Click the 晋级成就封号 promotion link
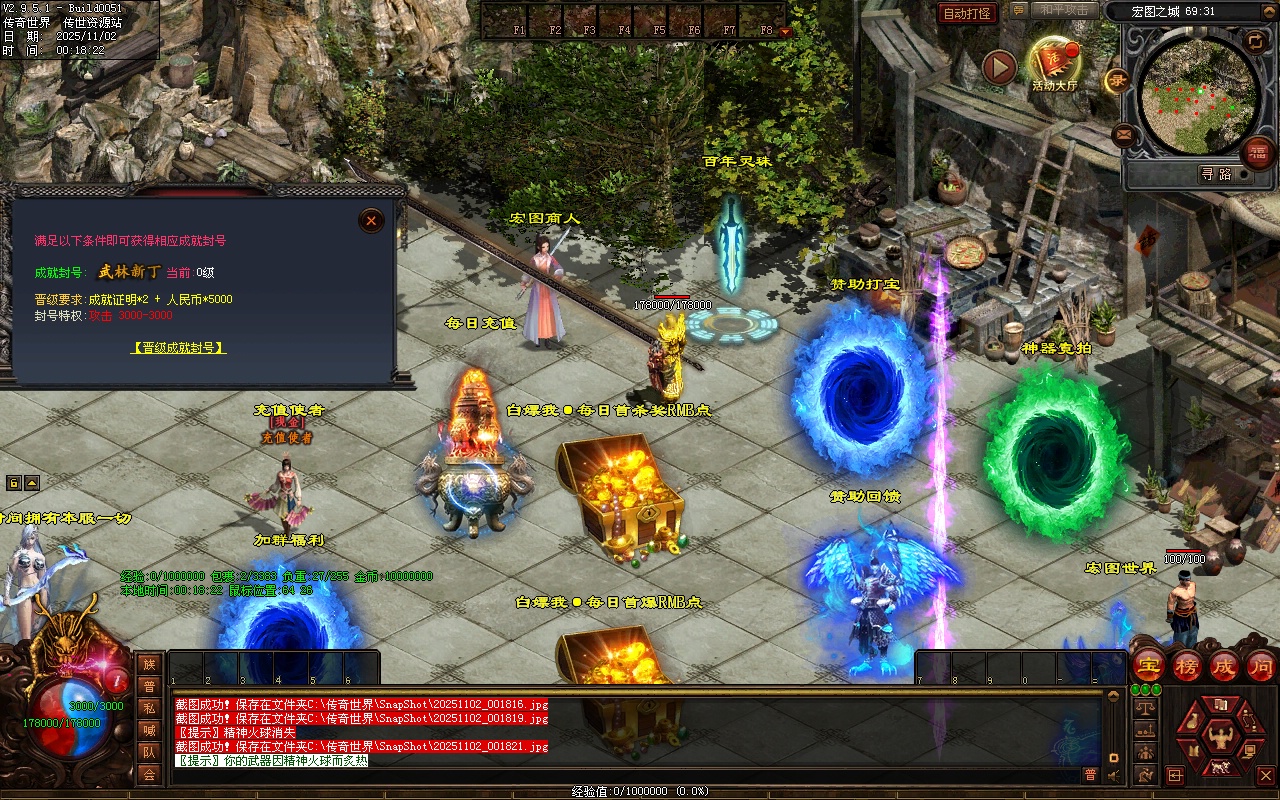This screenshot has height=800, width=1280. point(179,348)
